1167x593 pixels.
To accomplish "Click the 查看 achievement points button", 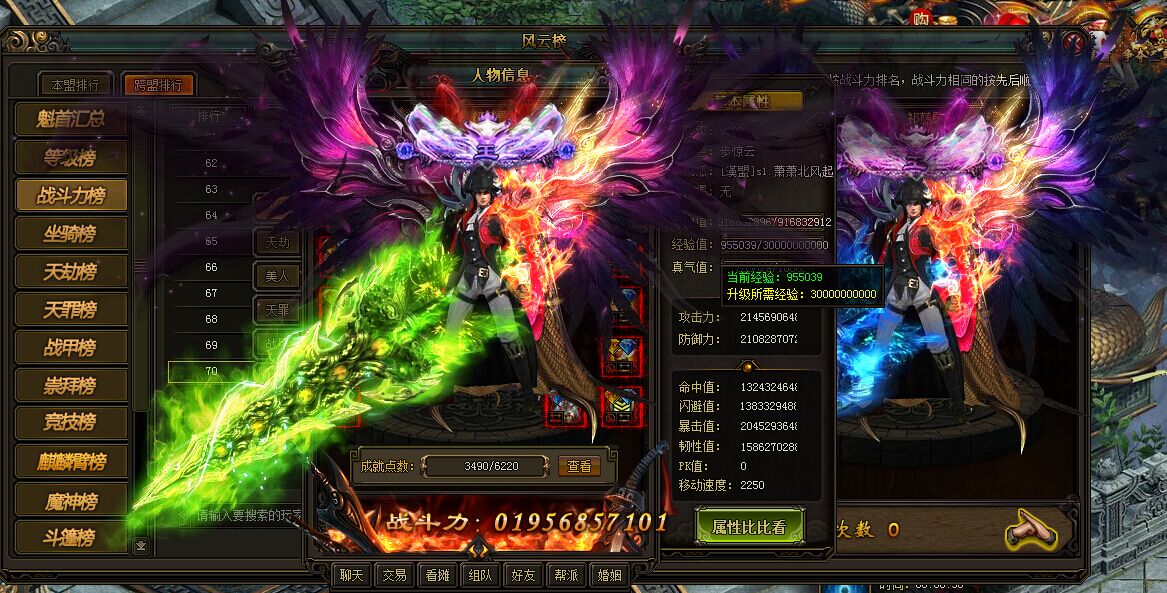I will point(580,466).
